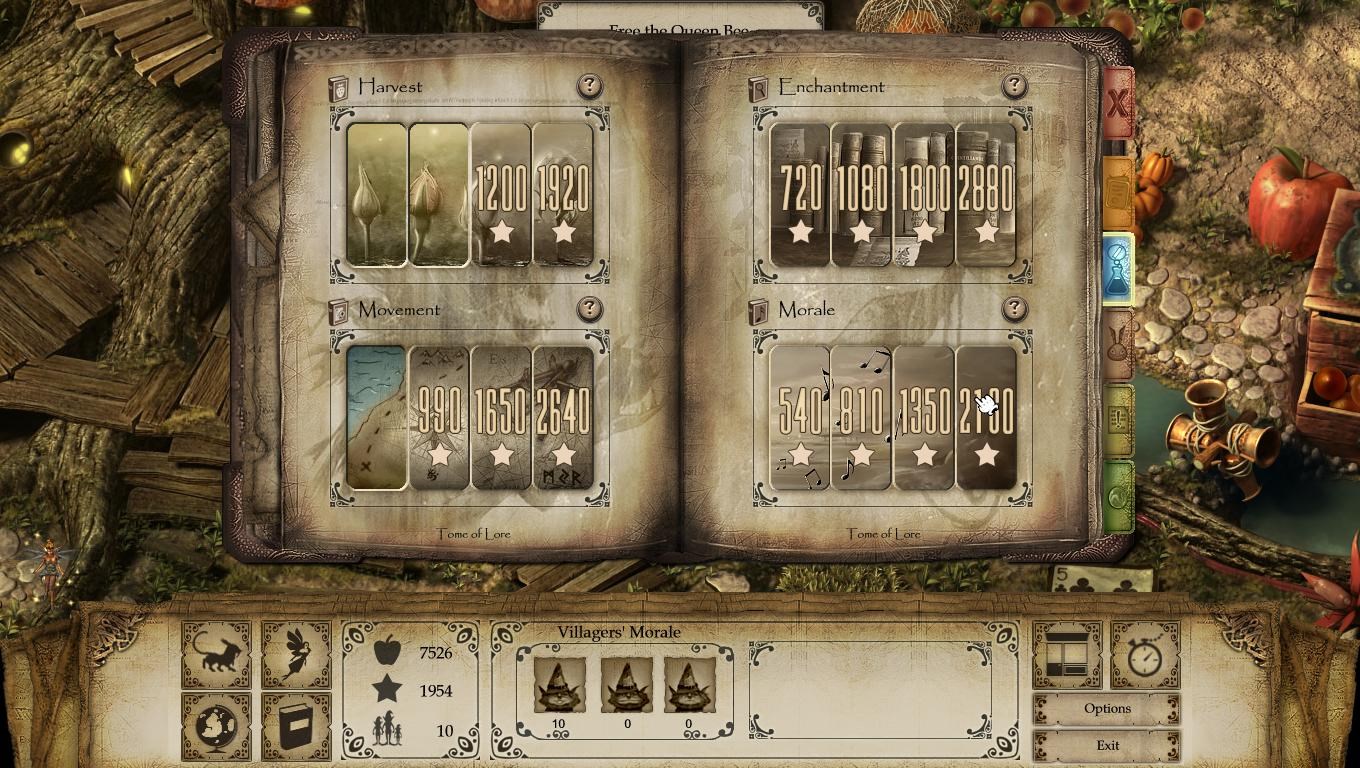Click the stopwatch timer icon in the bottom right
The height and width of the screenshot is (768, 1360).
click(x=1146, y=657)
